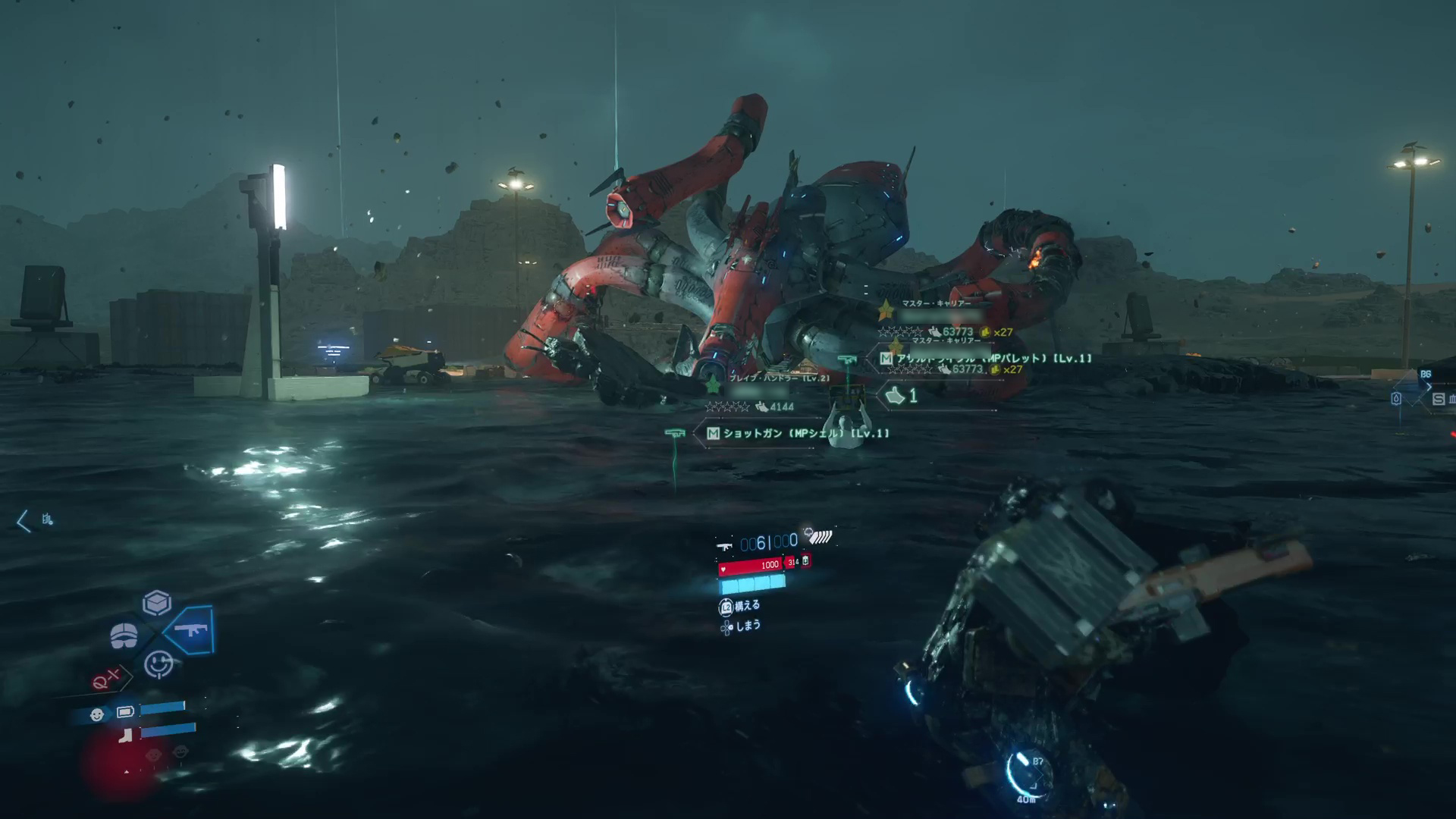Click the S-size cargo tag icon

click(1439, 398)
